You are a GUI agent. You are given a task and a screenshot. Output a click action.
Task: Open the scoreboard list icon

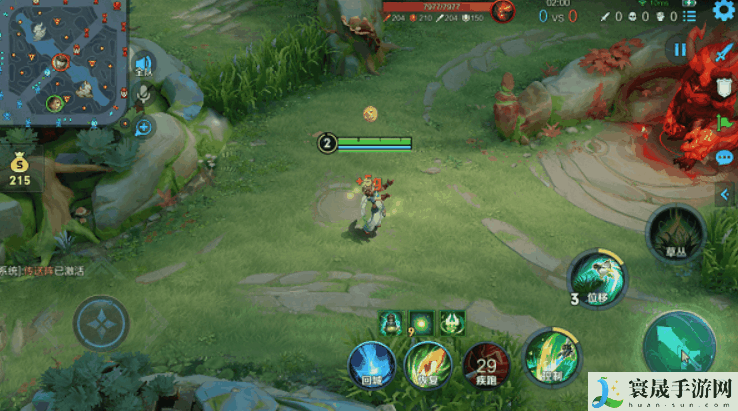(689, 16)
